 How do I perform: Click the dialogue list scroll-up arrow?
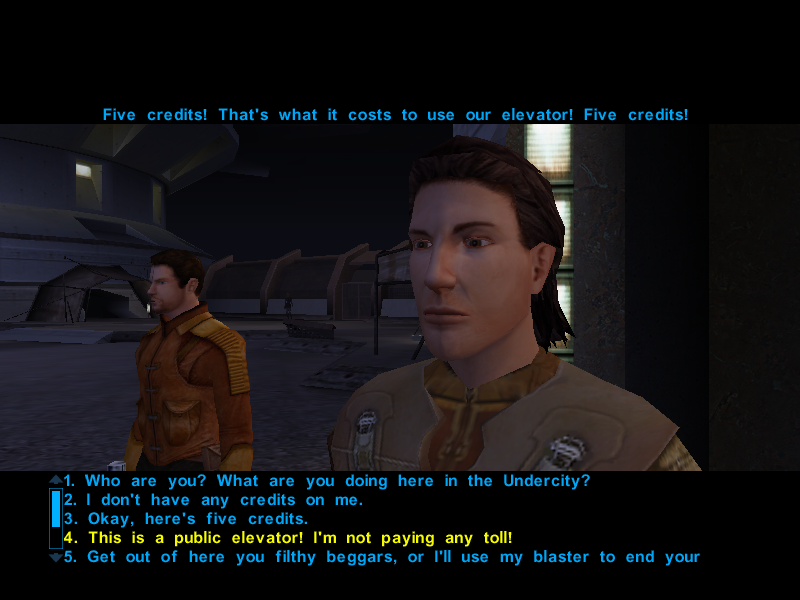coord(56,480)
